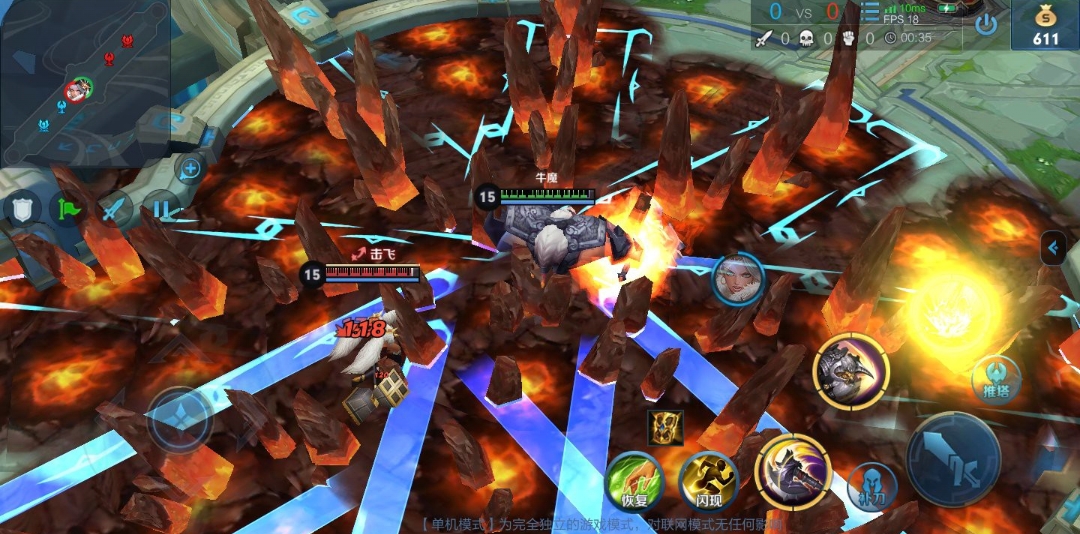Touch the movement joystick

pos(180,420)
